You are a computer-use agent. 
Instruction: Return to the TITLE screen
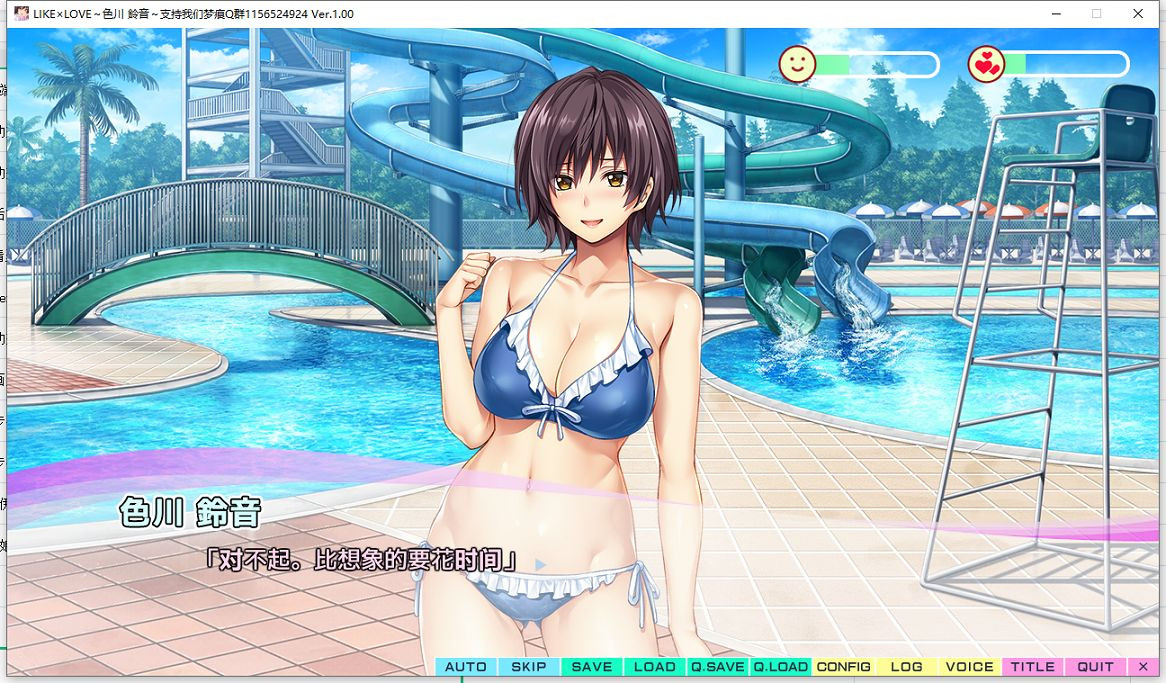pos(1033,667)
